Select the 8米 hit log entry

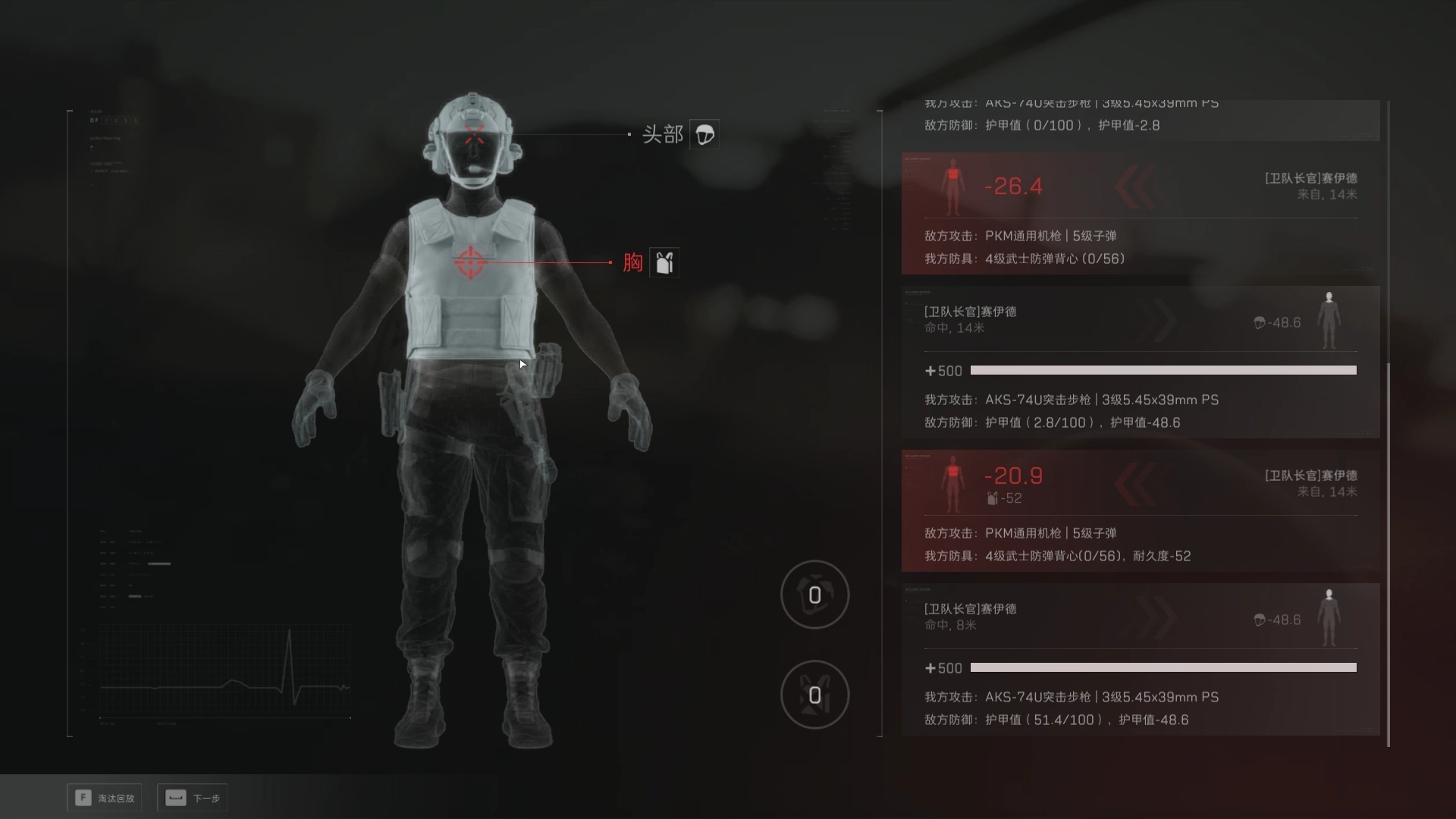click(x=1140, y=659)
